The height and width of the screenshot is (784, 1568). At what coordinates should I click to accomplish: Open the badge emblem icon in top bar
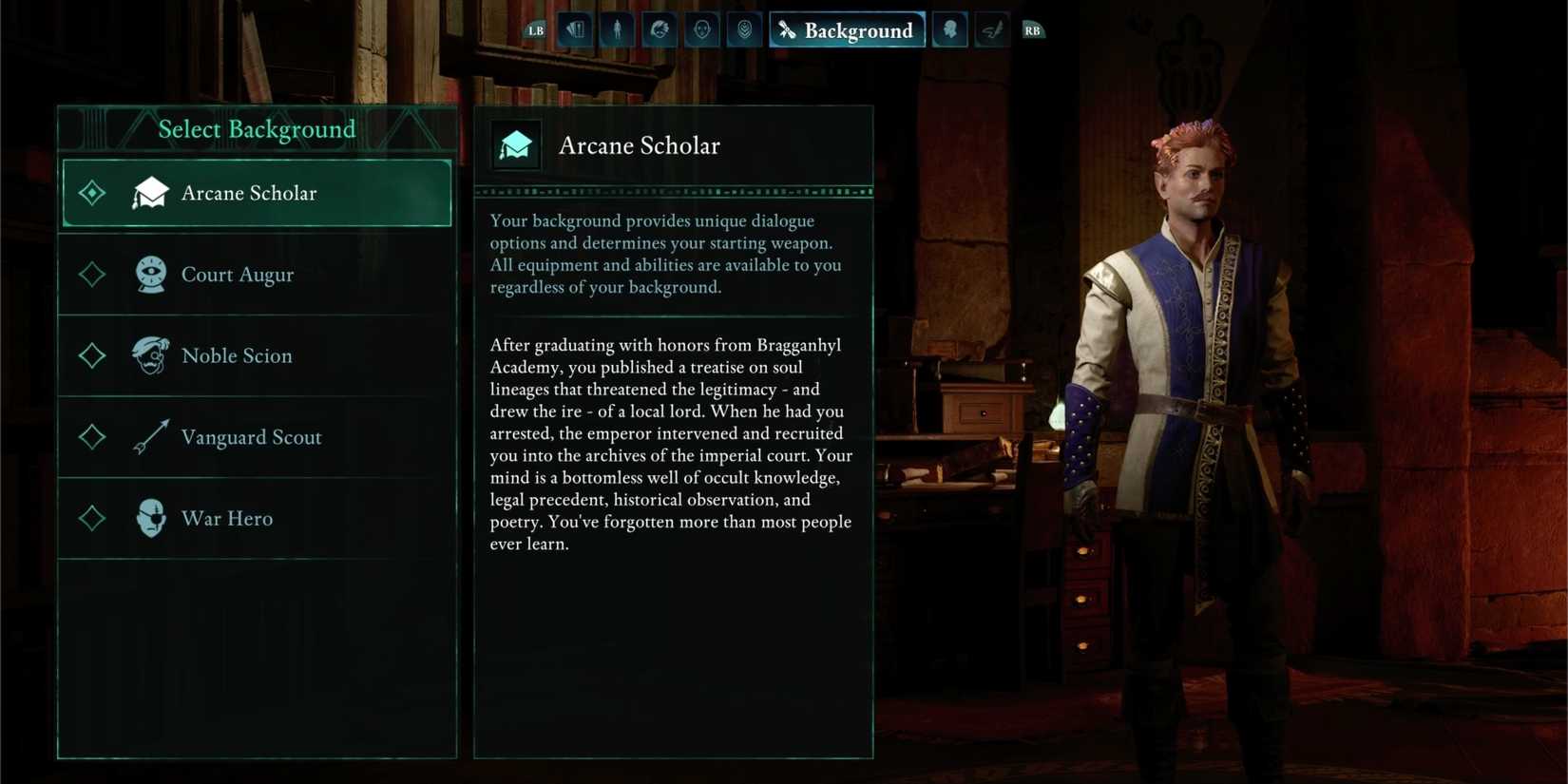pyautogui.click(x=744, y=29)
